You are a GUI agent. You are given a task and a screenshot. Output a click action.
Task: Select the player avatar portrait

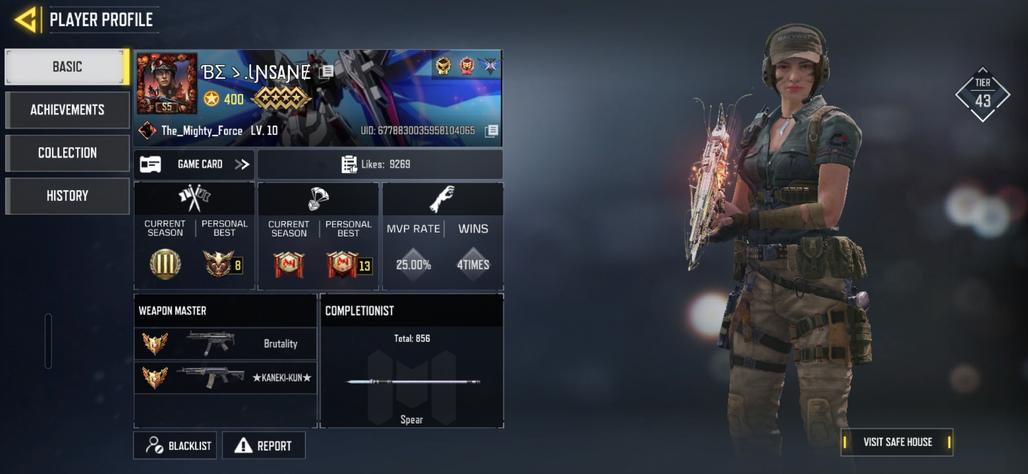[166, 84]
